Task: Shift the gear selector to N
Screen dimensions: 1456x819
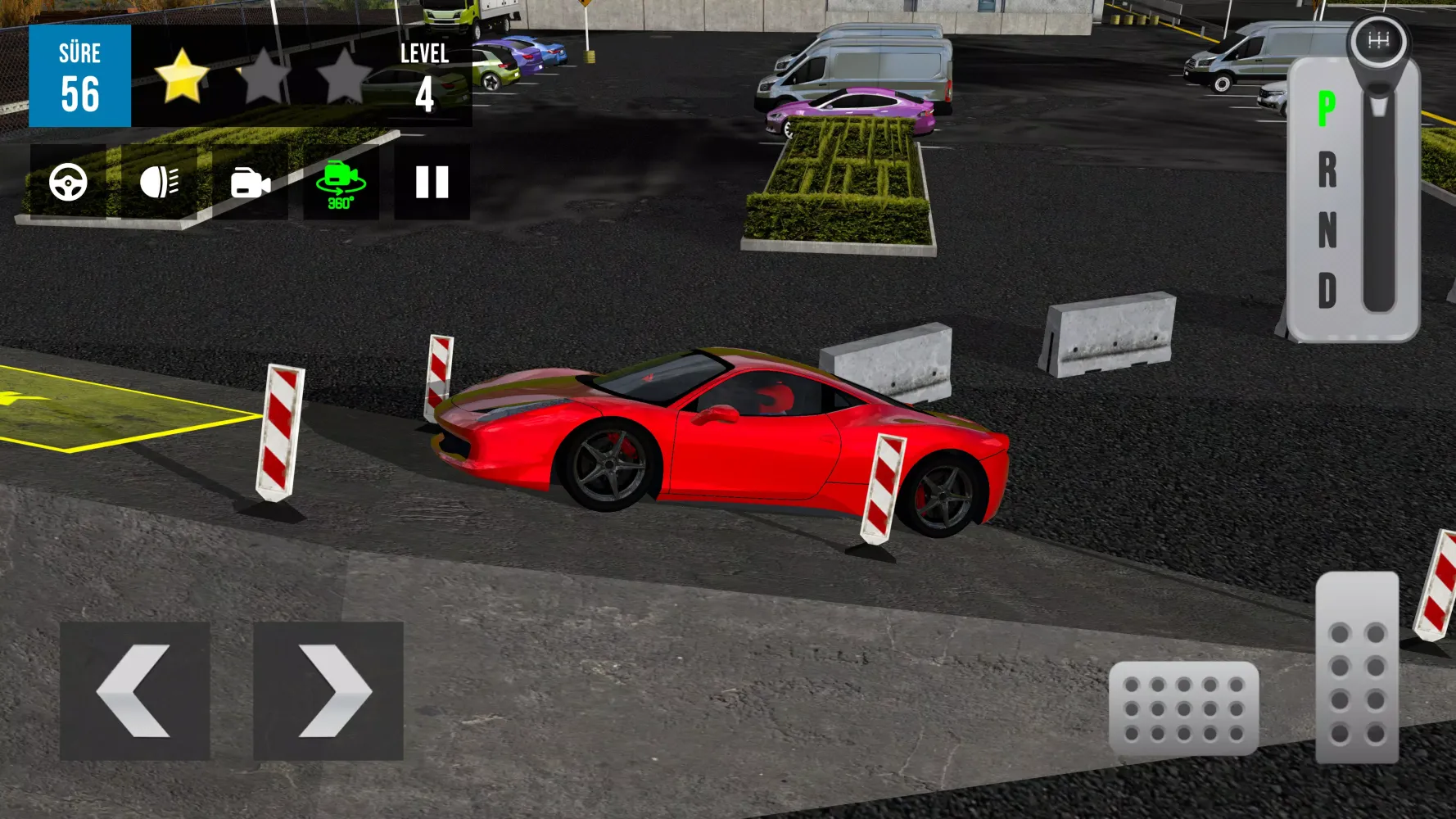Action: [x=1327, y=230]
